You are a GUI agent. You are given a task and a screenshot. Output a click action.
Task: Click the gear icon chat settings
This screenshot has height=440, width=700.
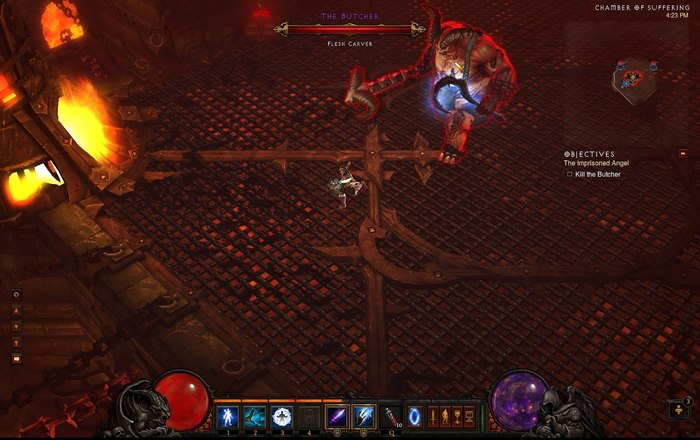pos(15,295)
